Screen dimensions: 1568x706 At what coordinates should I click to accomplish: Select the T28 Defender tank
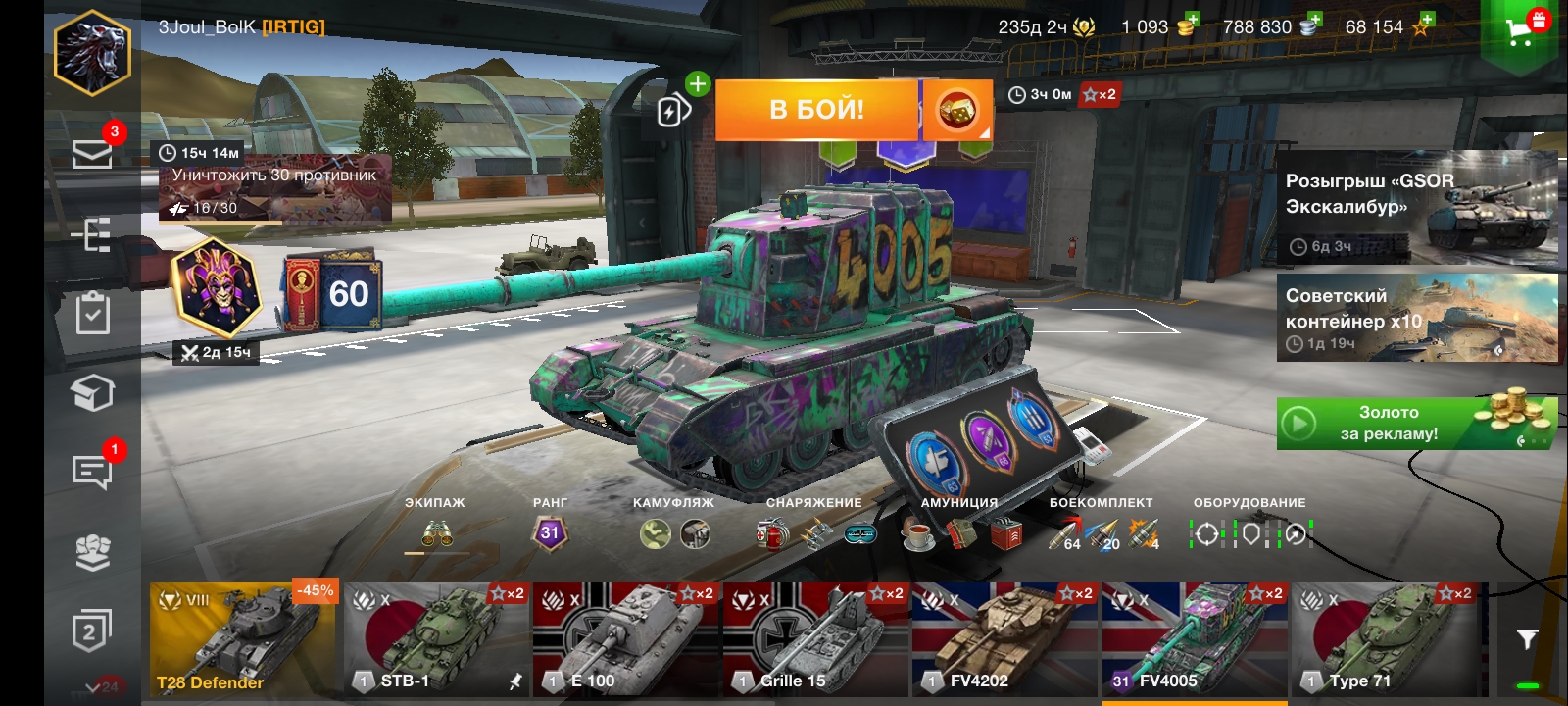point(242,639)
